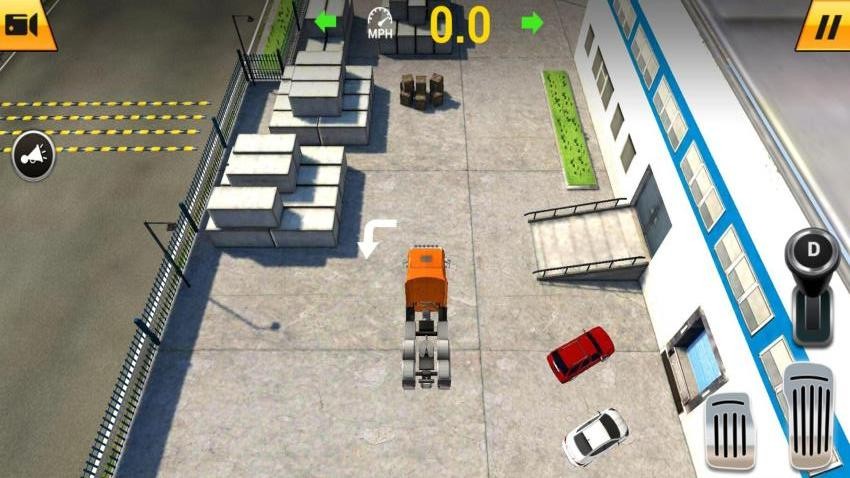Step on the accelerator pedal

tap(808, 416)
